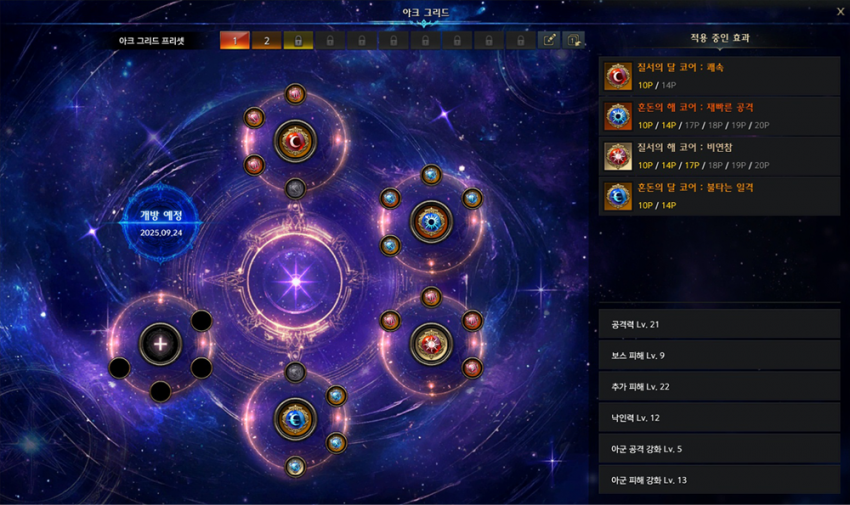The width and height of the screenshot is (850, 505).
Task: Click the preset copy button beside the pencil
Action: tap(574, 41)
